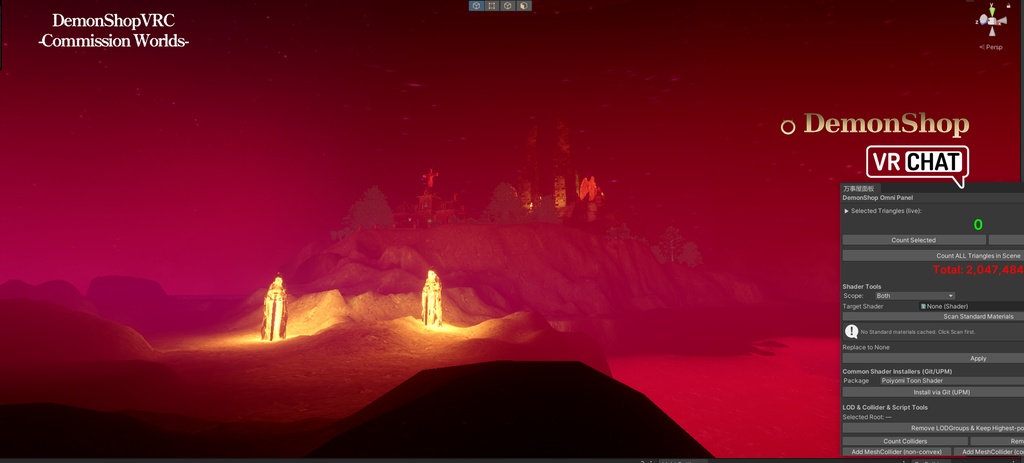Click the Count Selected button
The height and width of the screenshot is (463, 1024).
pos(913,240)
